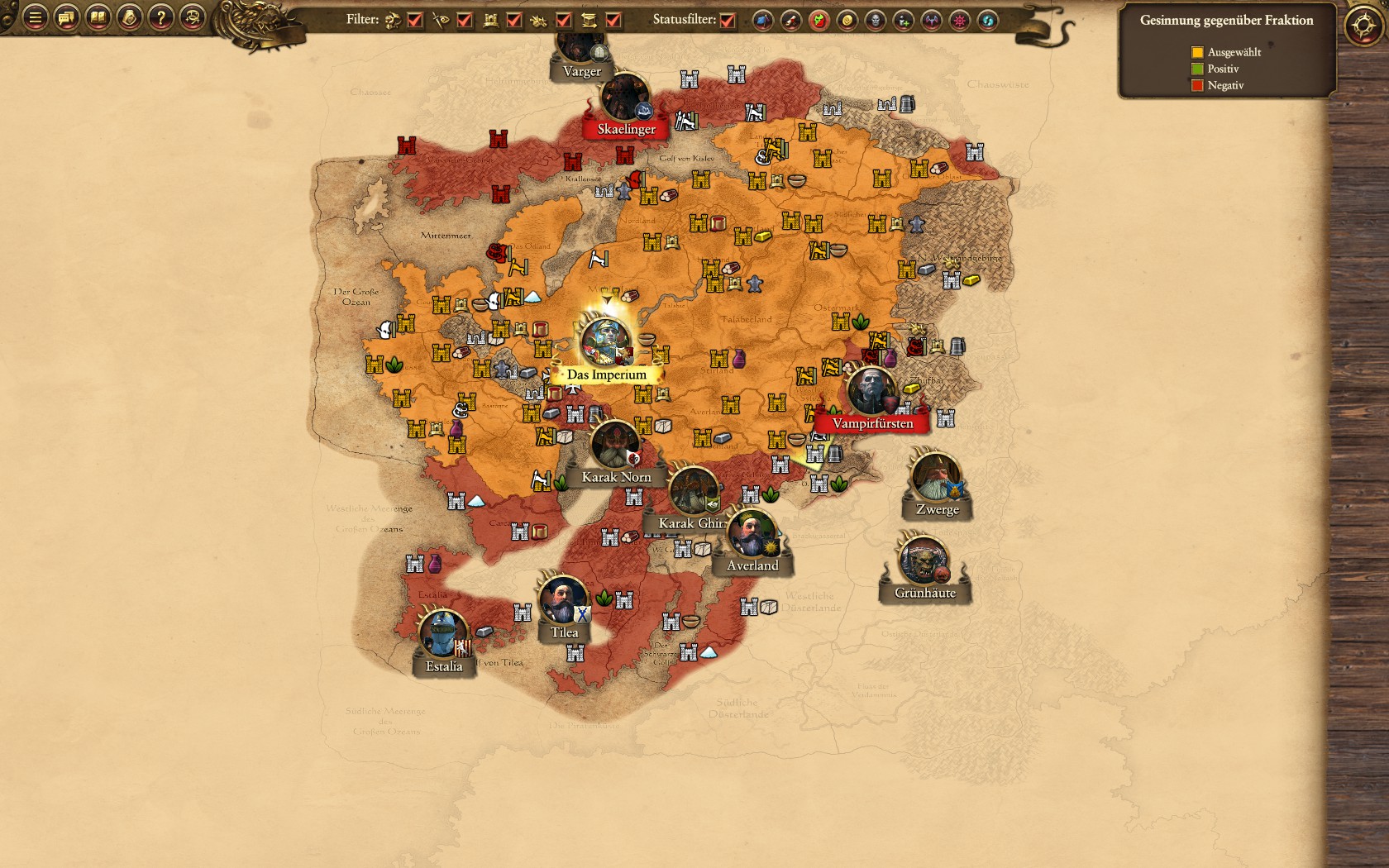This screenshot has width=1389, height=868.
Task: Open the speech-bubble advisor button
Action: click(x=66, y=17)
